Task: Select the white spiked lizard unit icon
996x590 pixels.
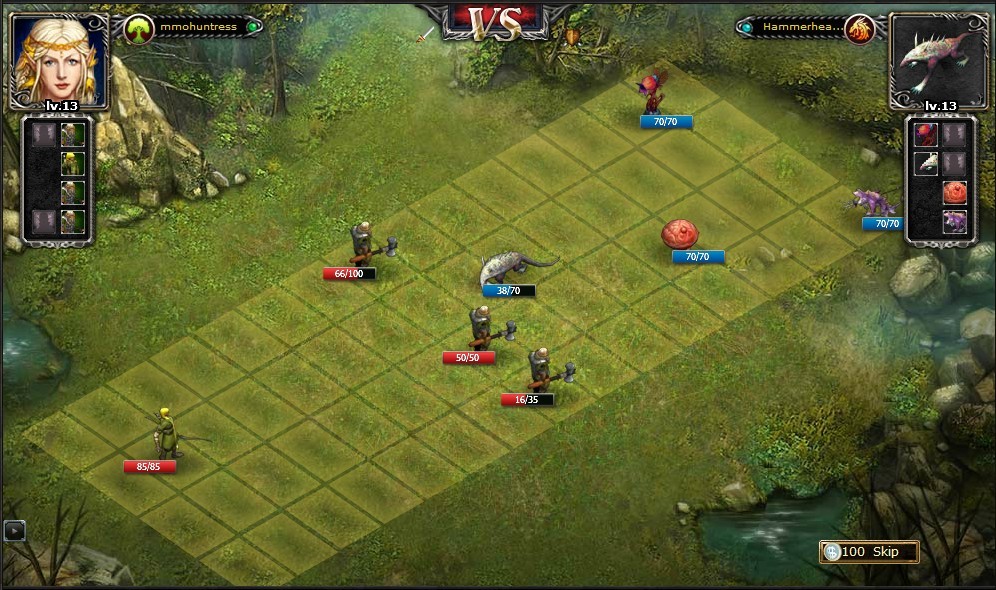Action: pos(926,163)
